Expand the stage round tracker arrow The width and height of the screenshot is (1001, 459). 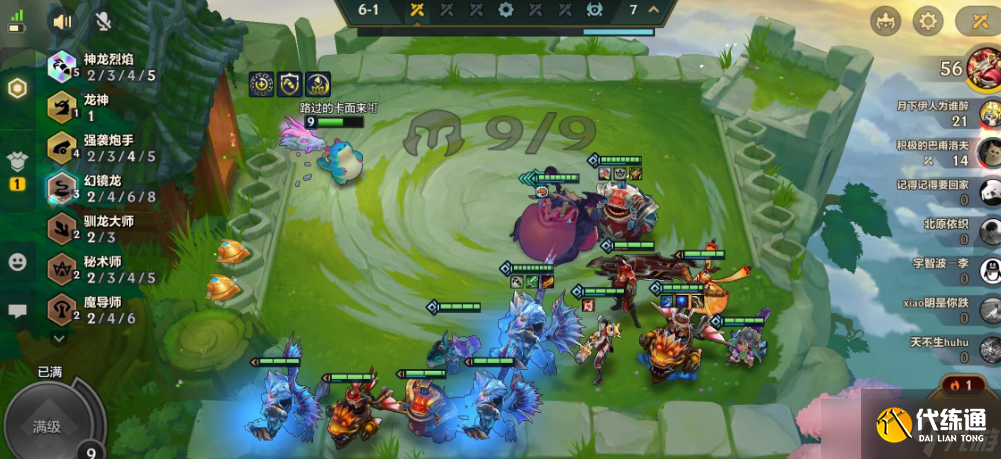654,10
